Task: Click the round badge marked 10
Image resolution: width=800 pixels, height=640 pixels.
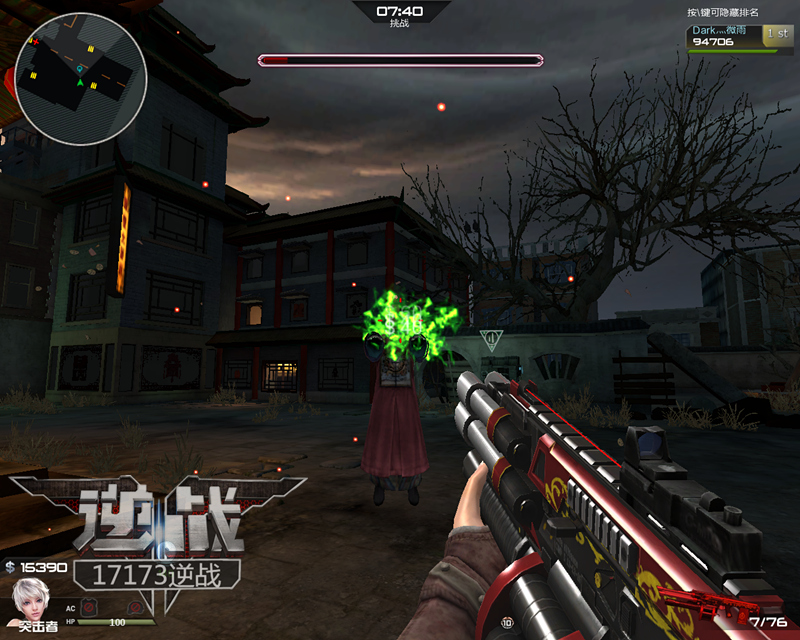Action: [507, 622]
